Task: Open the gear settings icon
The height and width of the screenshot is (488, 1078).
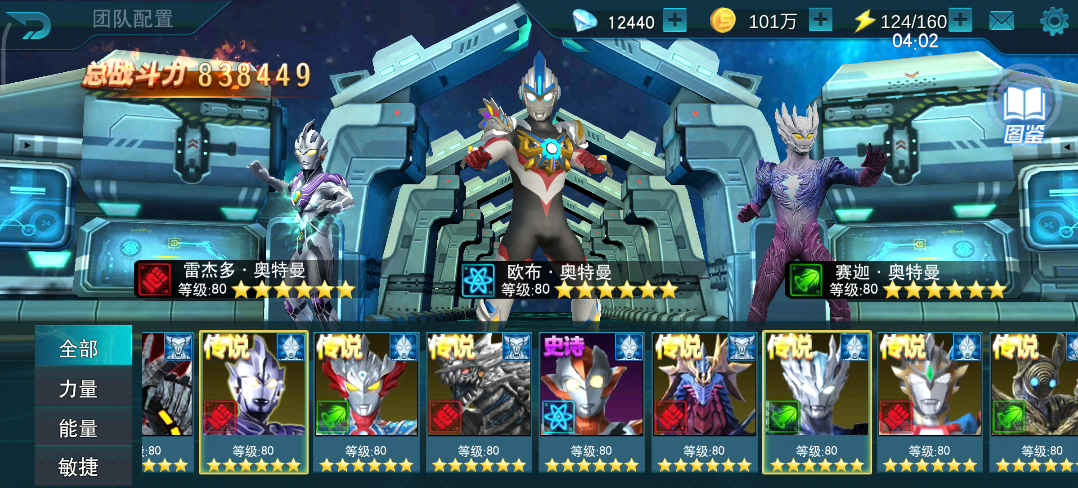Action: [x=1054, y=20]
